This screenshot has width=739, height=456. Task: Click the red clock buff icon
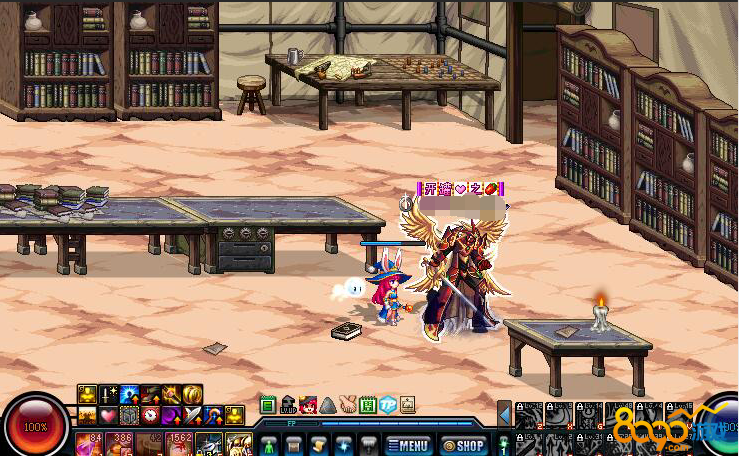pyautogui.click(x=150, y=414)
